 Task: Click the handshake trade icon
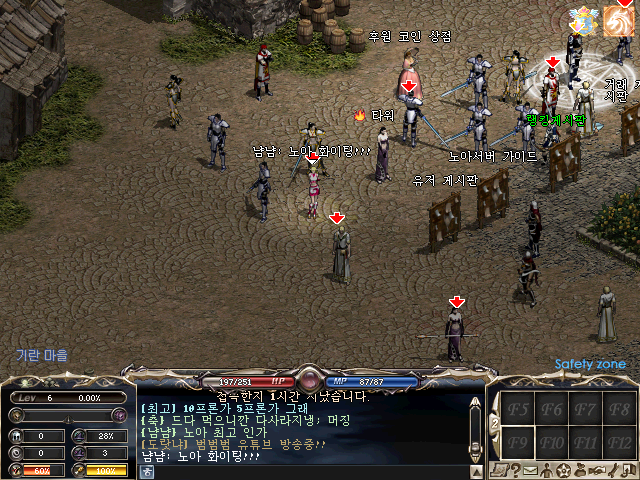point(596,471)
